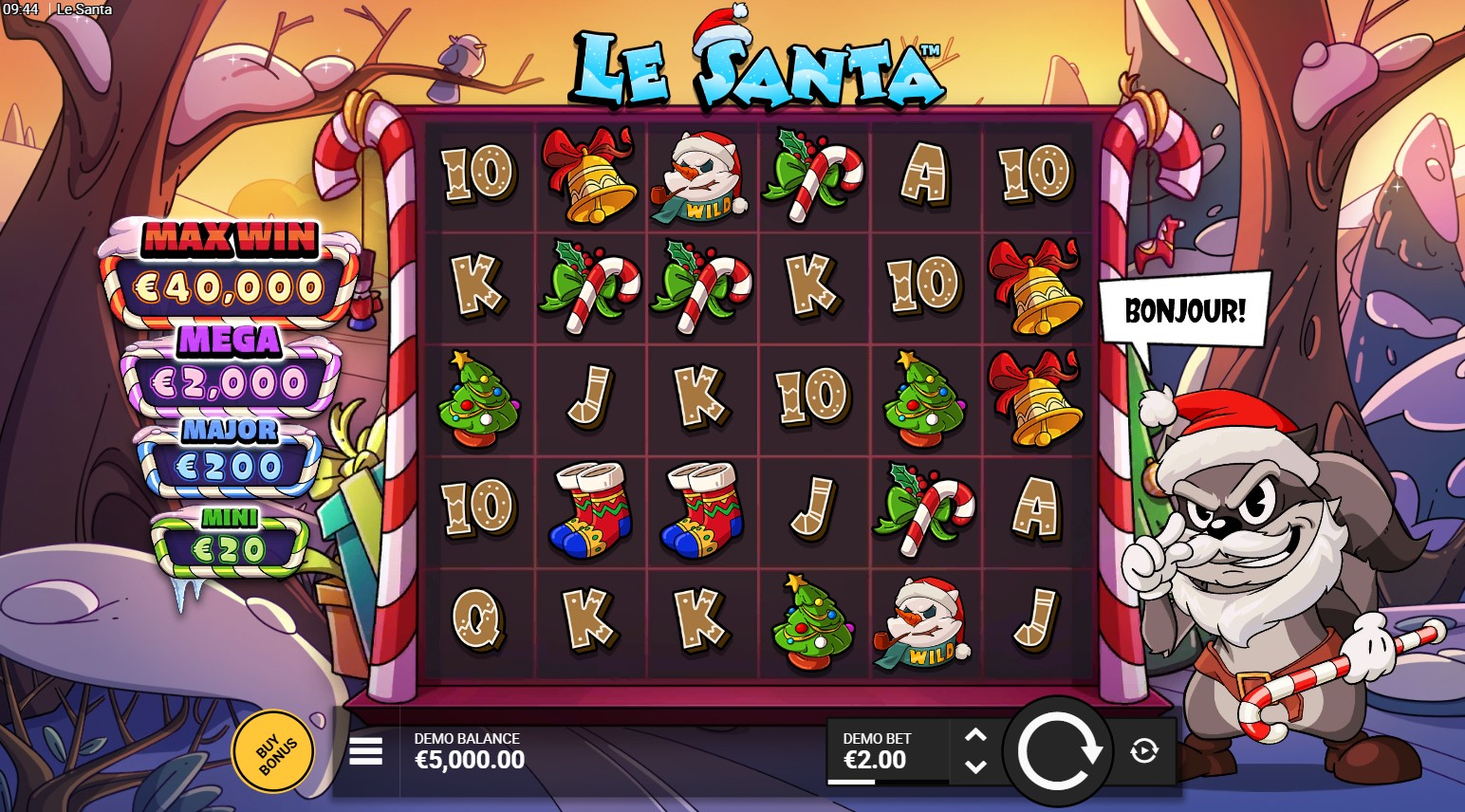This screenshot has width=1465, height=812.
Task: Spin the reels with the spin button
Action: pos(1058,751)
